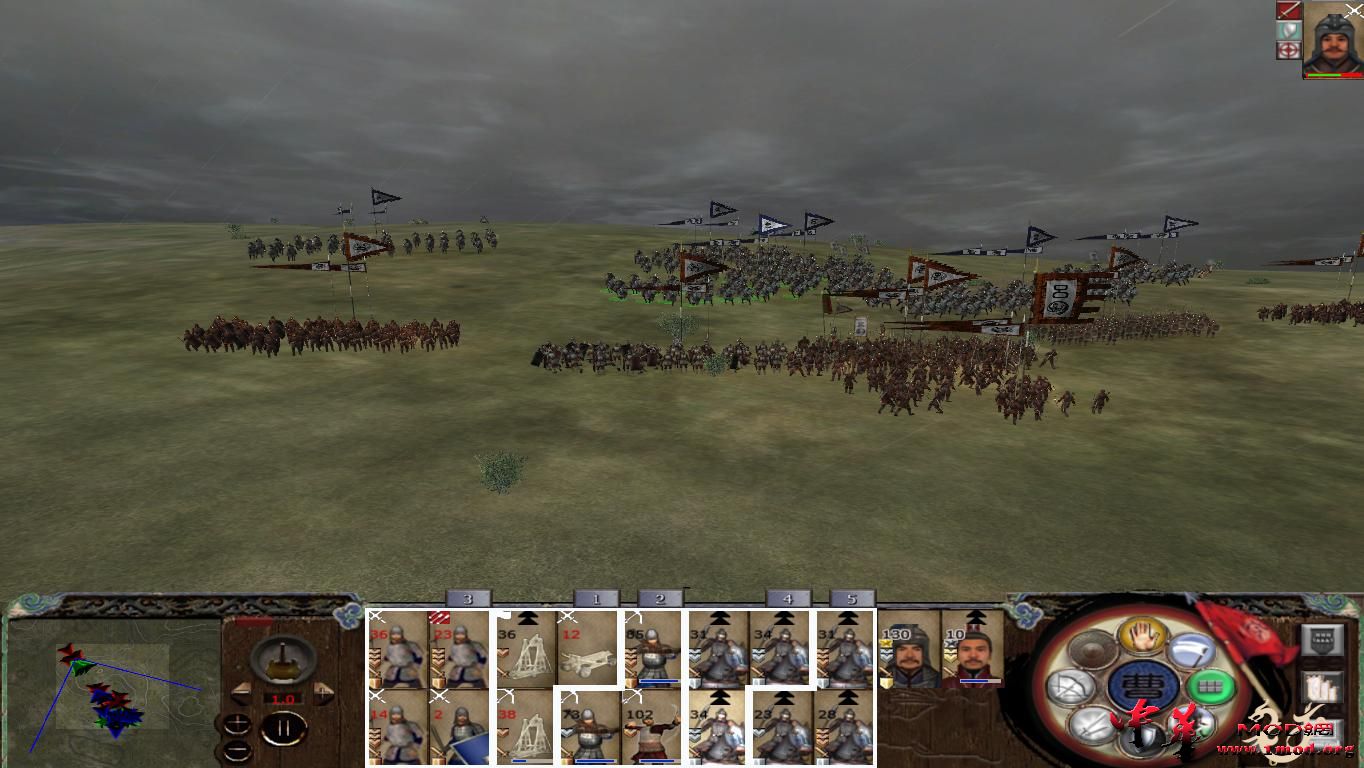Pause the battle with the pause button
Screen dimensions: 1364x768
(x=283, y=727)
